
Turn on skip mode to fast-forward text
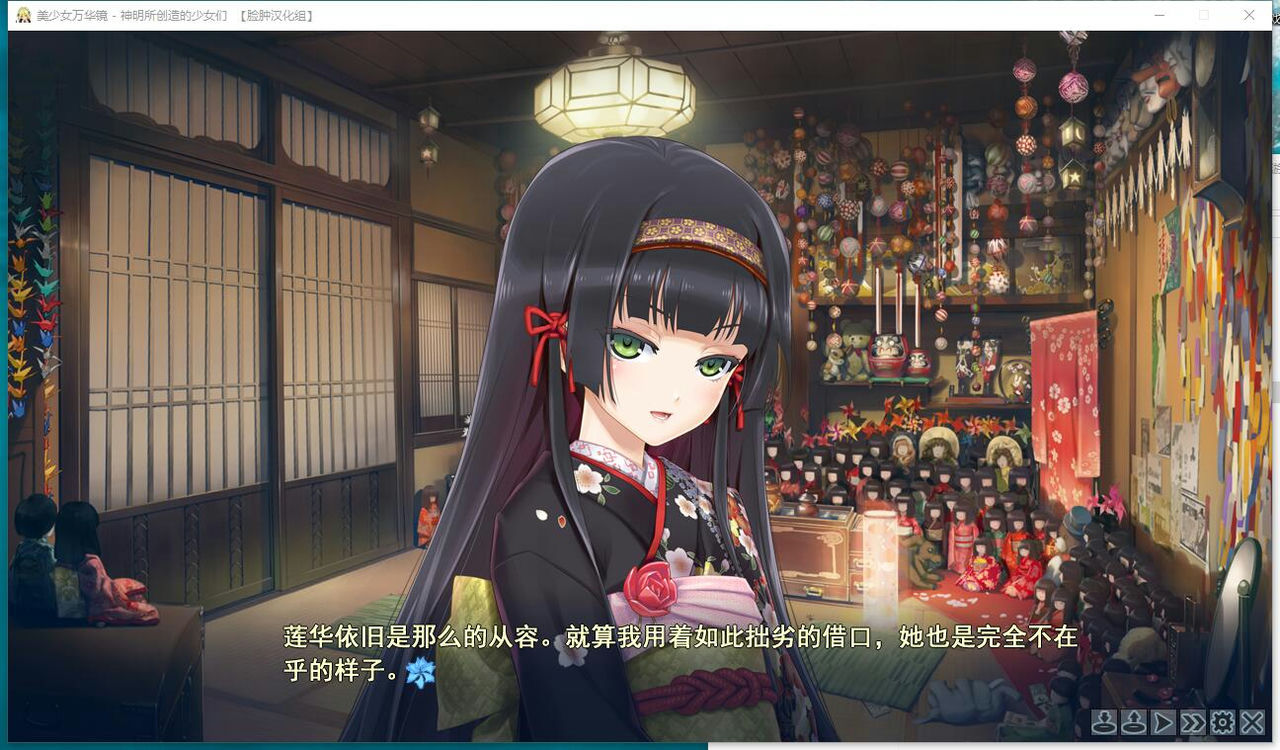point(1192,722)
